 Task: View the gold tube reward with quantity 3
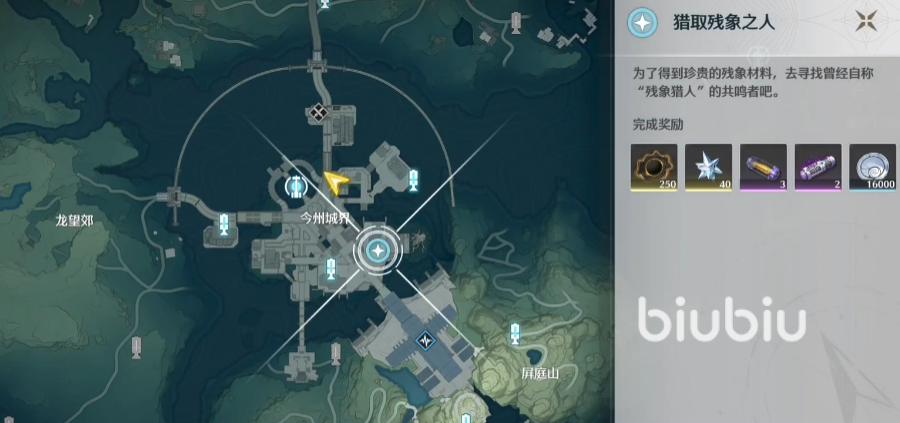pyautogui.click(x=763, y=167)
